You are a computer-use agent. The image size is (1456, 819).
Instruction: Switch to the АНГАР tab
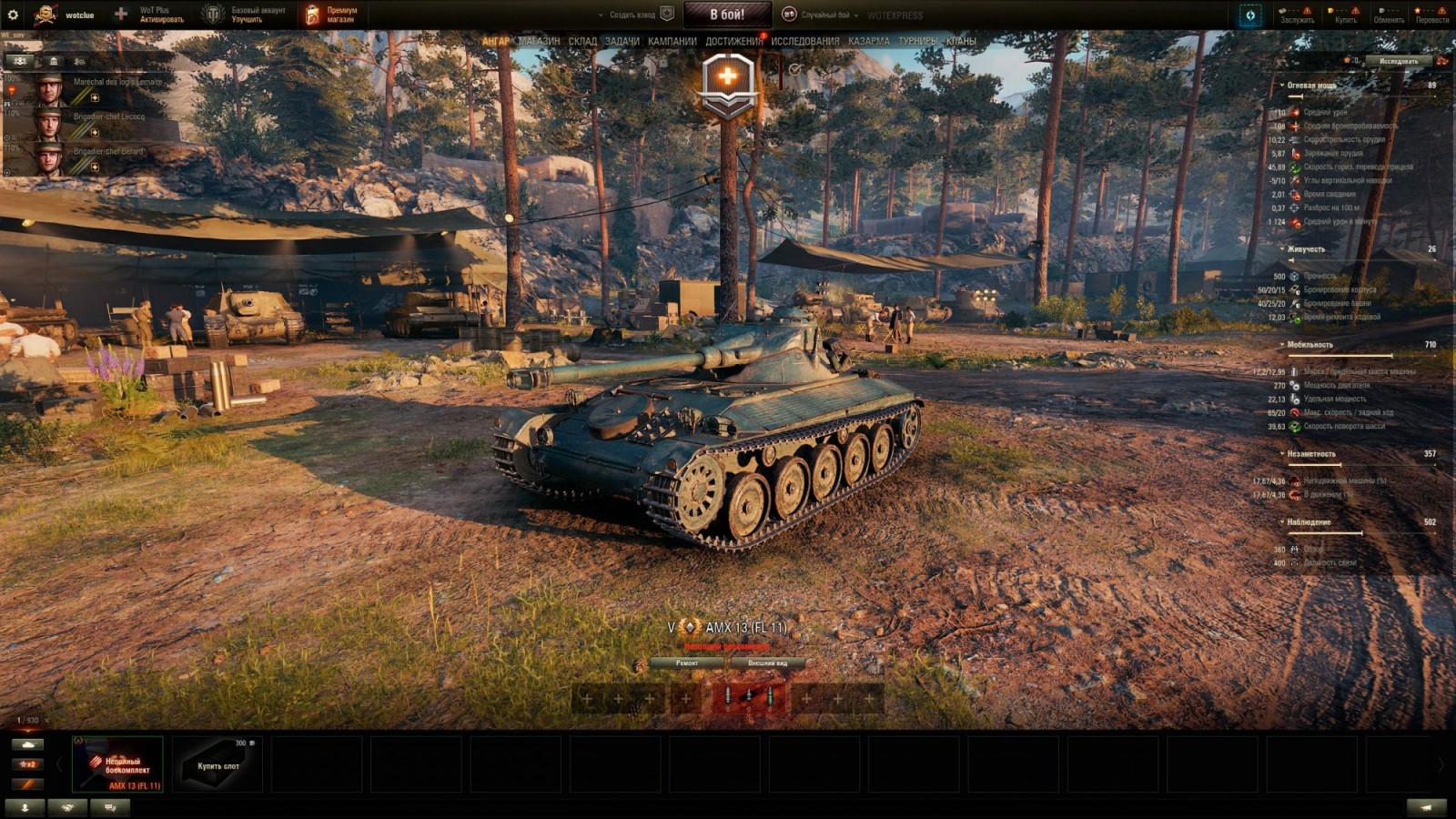point(496,41)
